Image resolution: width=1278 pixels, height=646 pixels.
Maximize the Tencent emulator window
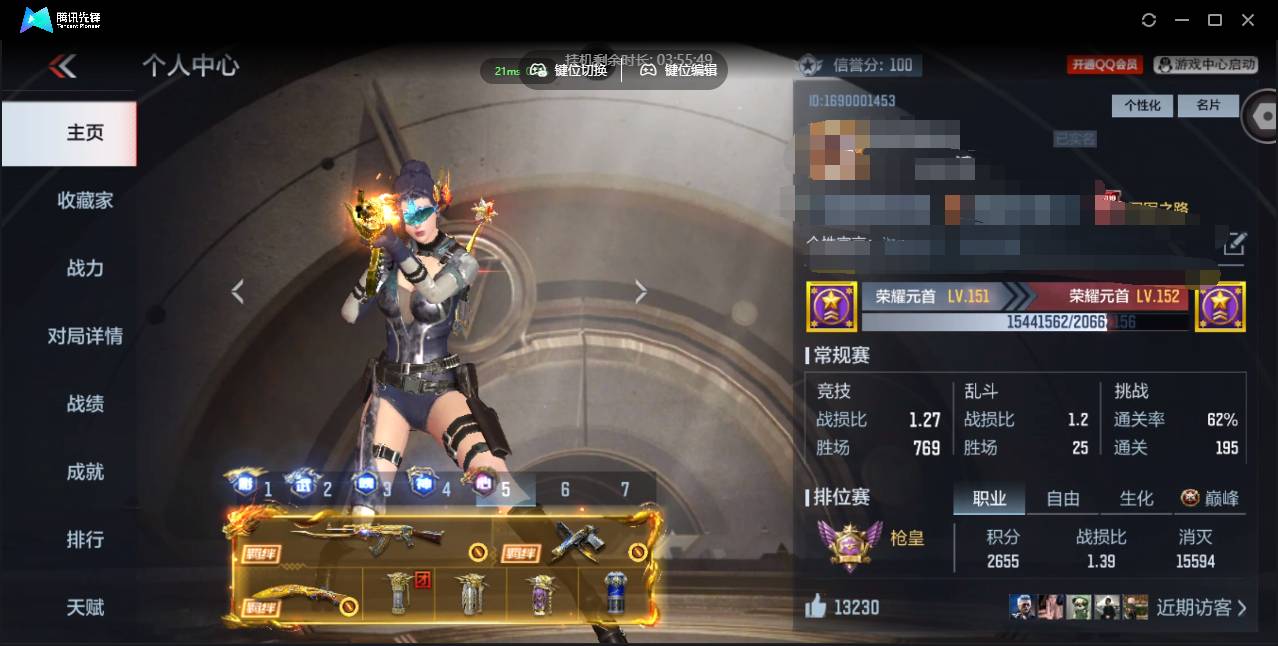coord(1215,20)
